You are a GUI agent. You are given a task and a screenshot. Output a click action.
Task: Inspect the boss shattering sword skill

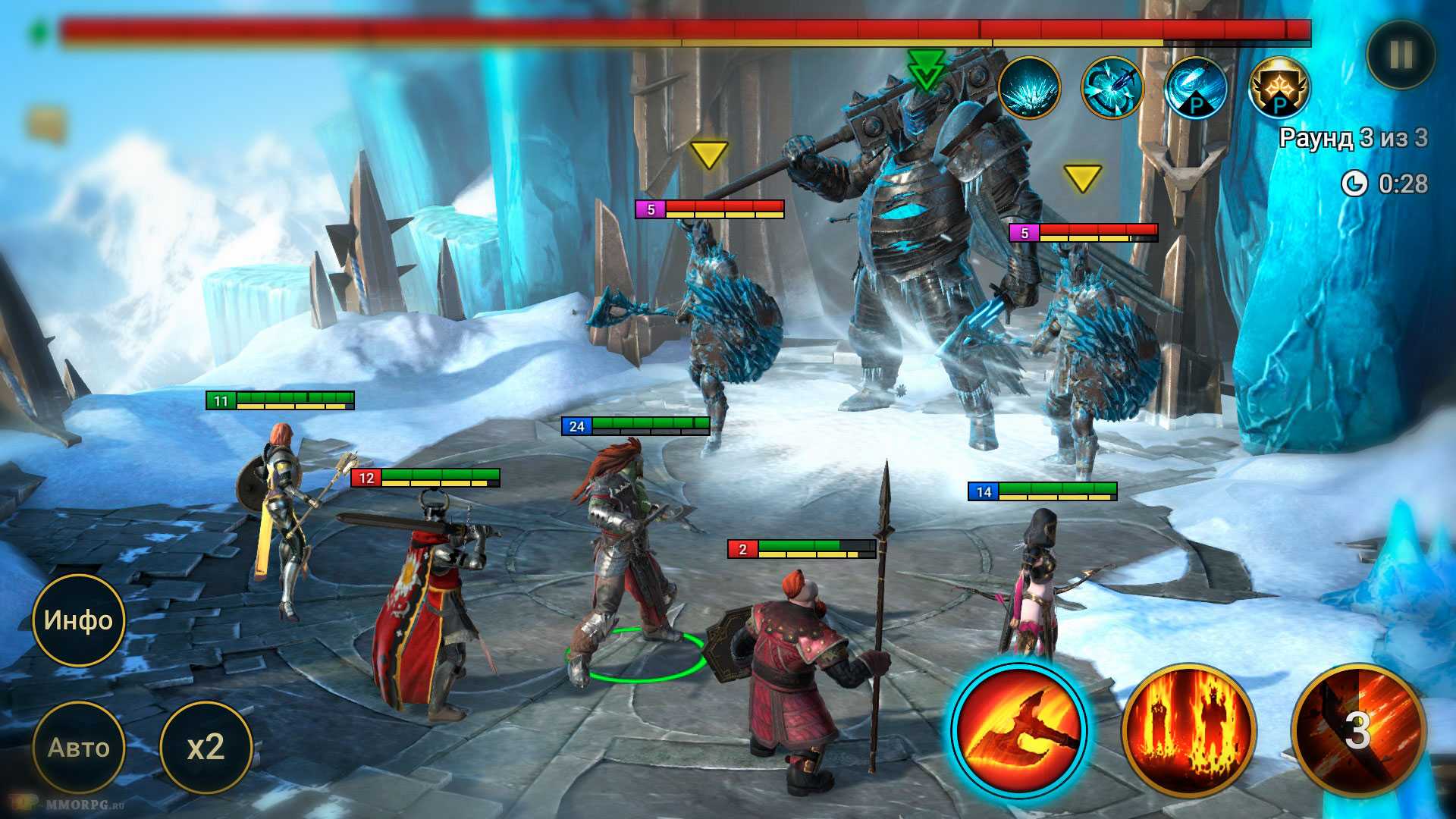click(x=1112, y=88)
